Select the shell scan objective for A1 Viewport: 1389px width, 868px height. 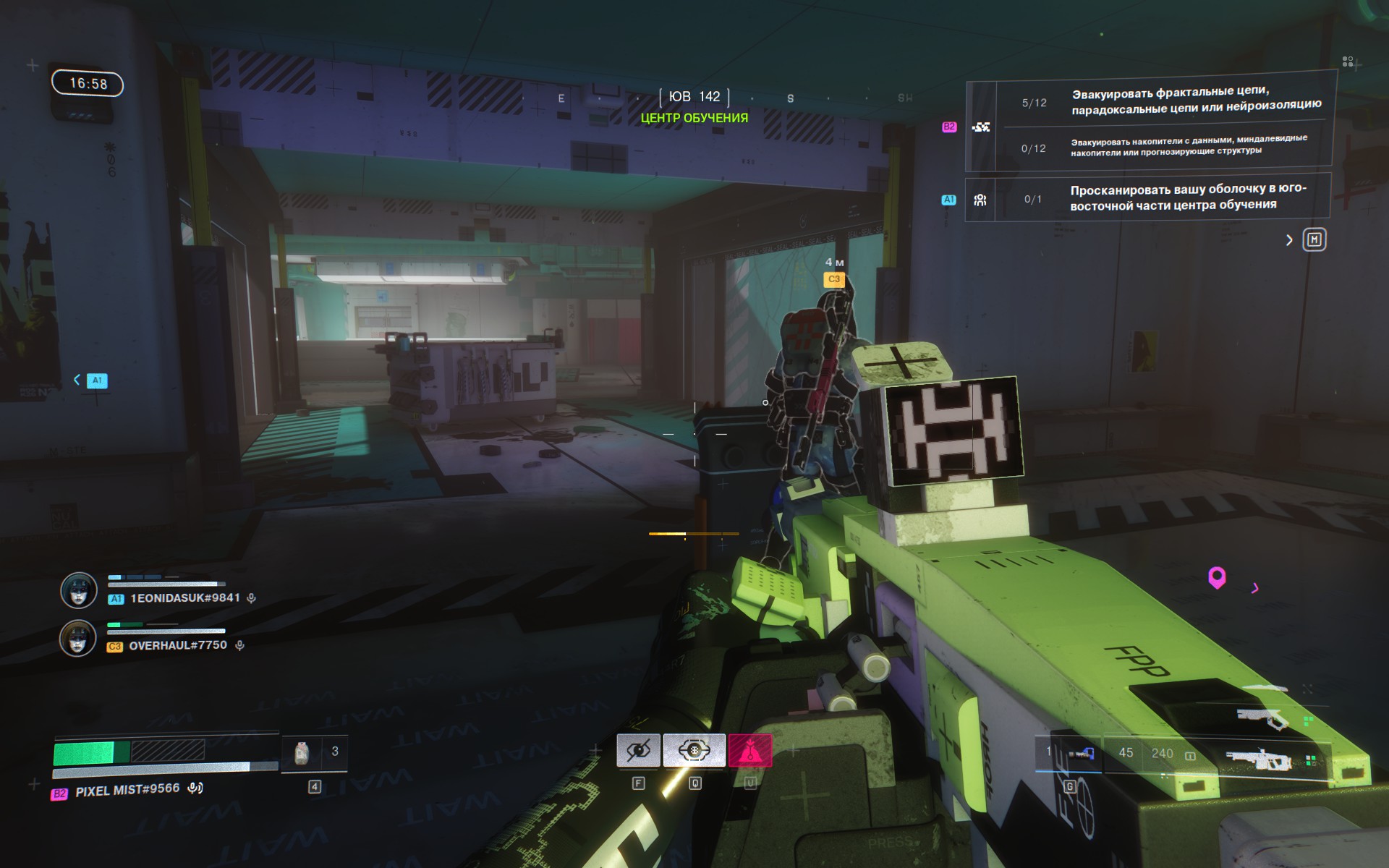[x=1187, y=197]
